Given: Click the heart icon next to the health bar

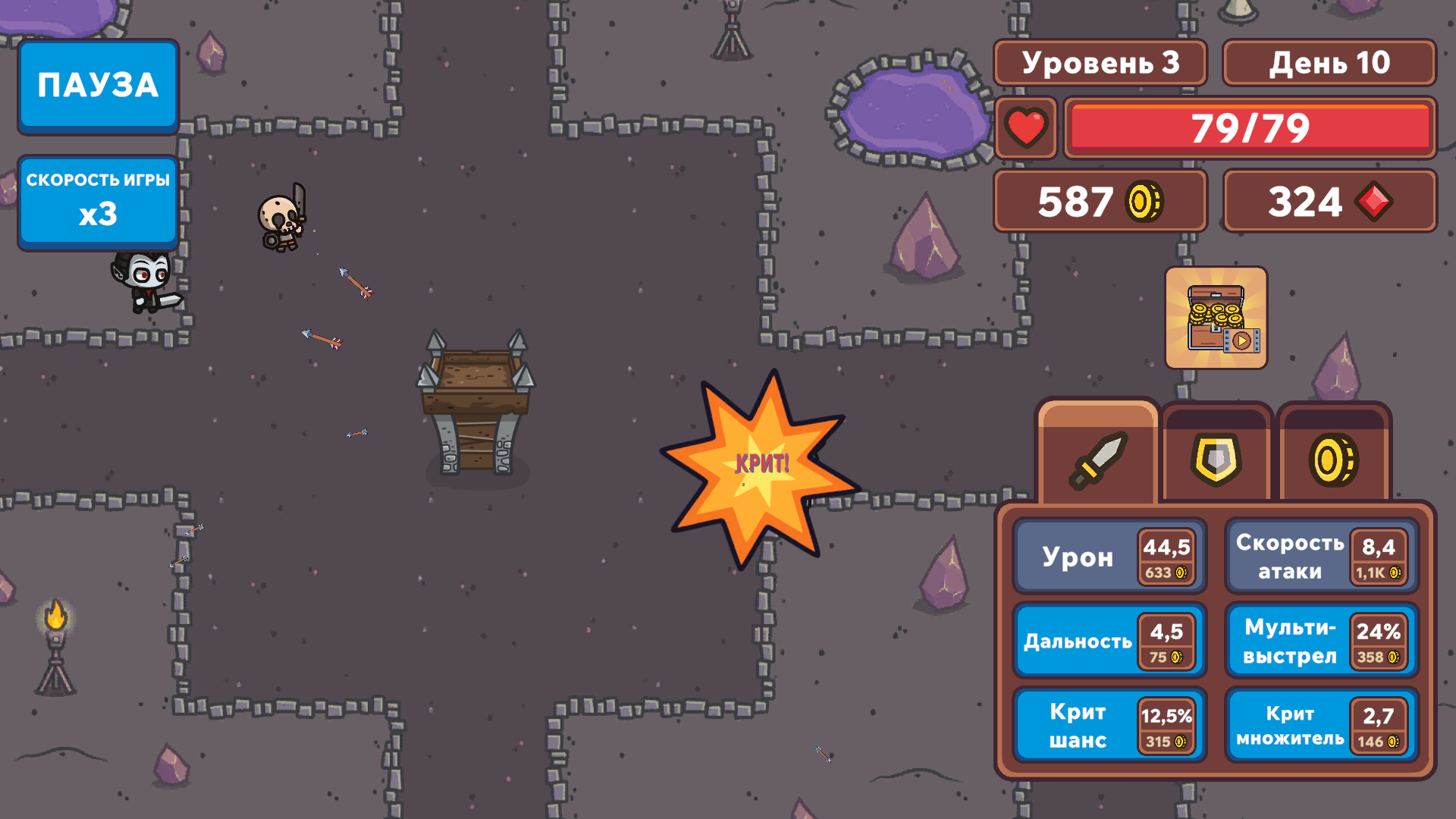Looking at the screenshot, I should coord(1026,128).
